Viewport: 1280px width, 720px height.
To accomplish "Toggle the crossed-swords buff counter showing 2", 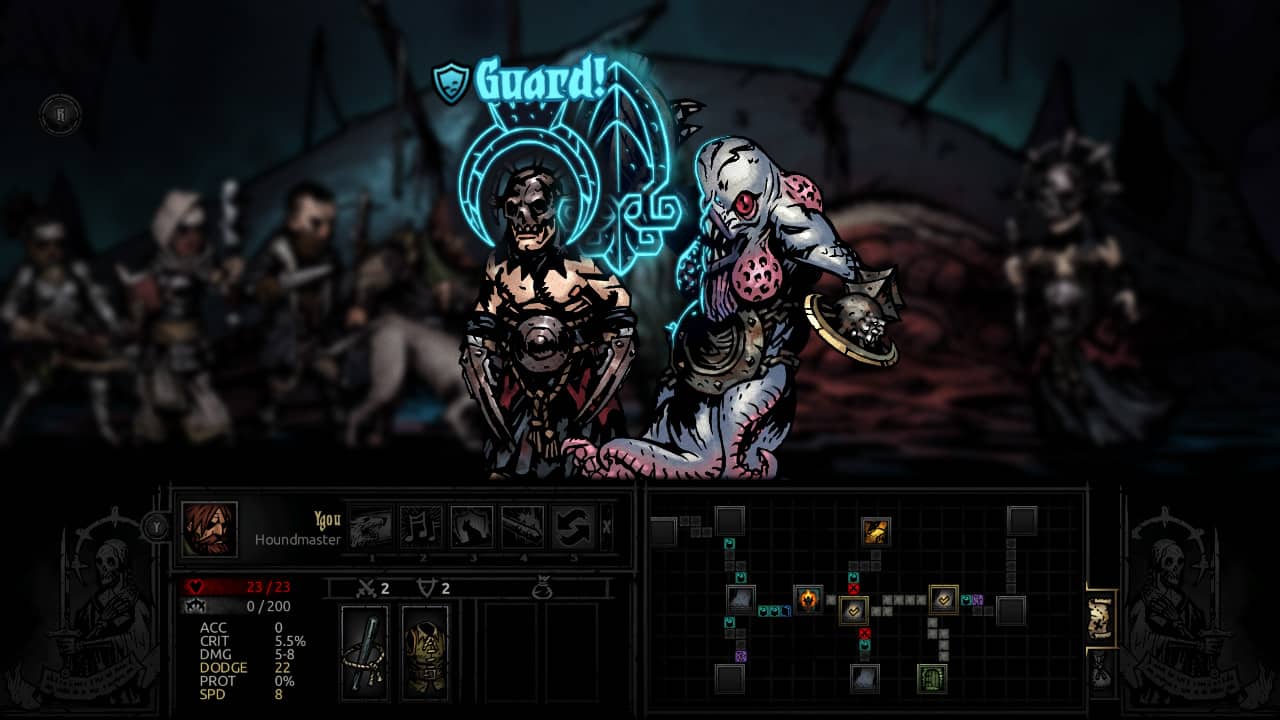I will pyautogui.click(x=373, y=588).
